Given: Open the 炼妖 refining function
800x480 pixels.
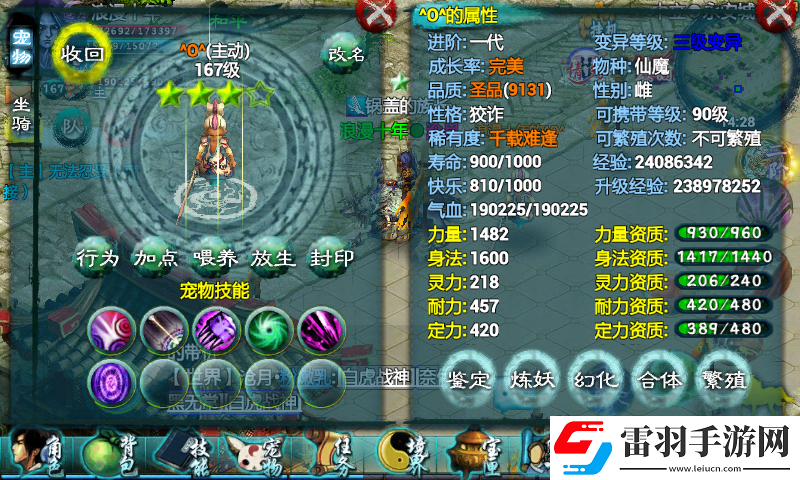Looking at the screenshot, I should 531,379.
